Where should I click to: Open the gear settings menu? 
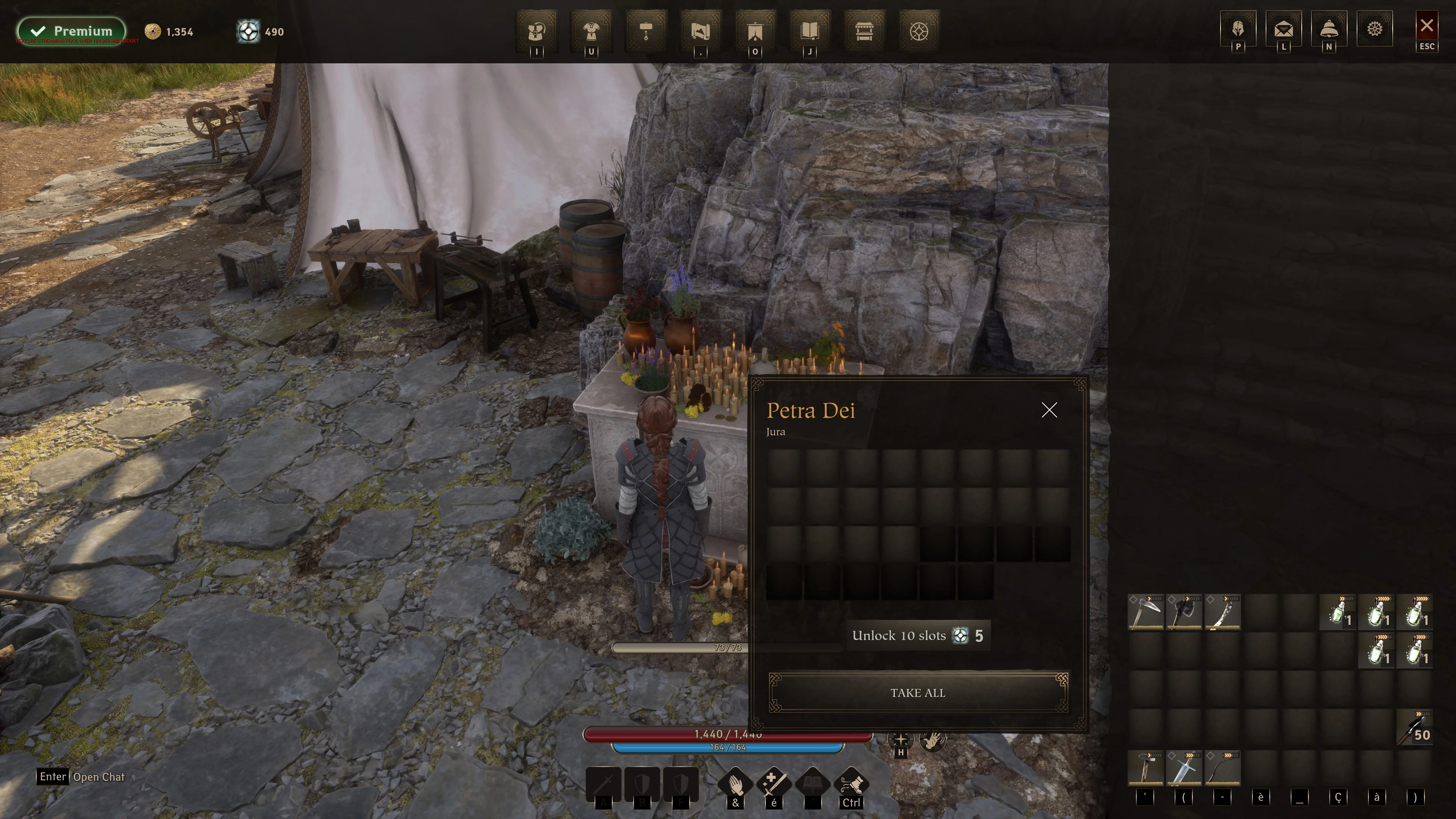(x=1374, y=28)
